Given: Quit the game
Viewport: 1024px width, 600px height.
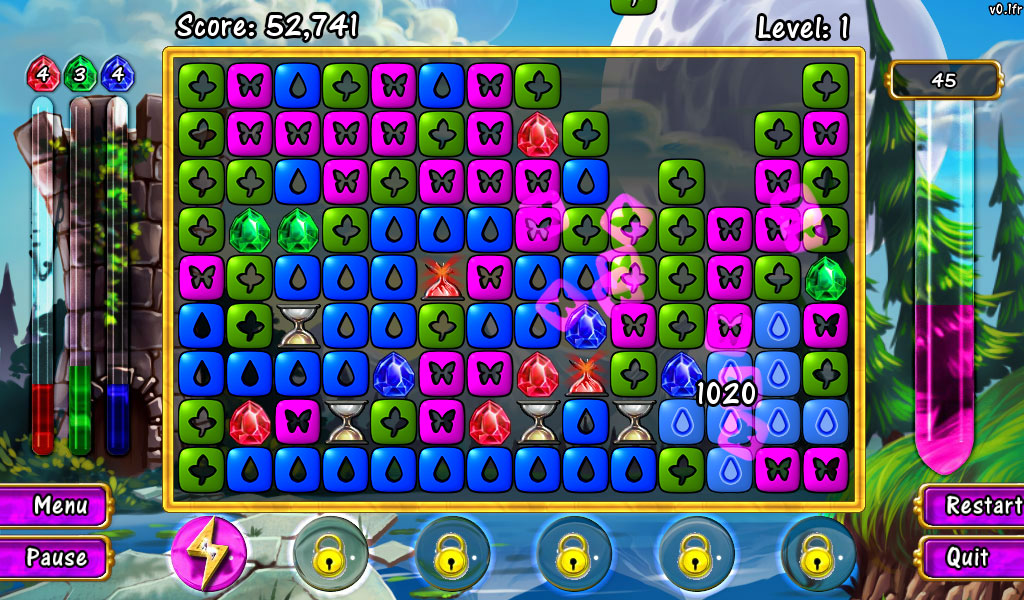Looking at the screenshot, I should [968, 557].
